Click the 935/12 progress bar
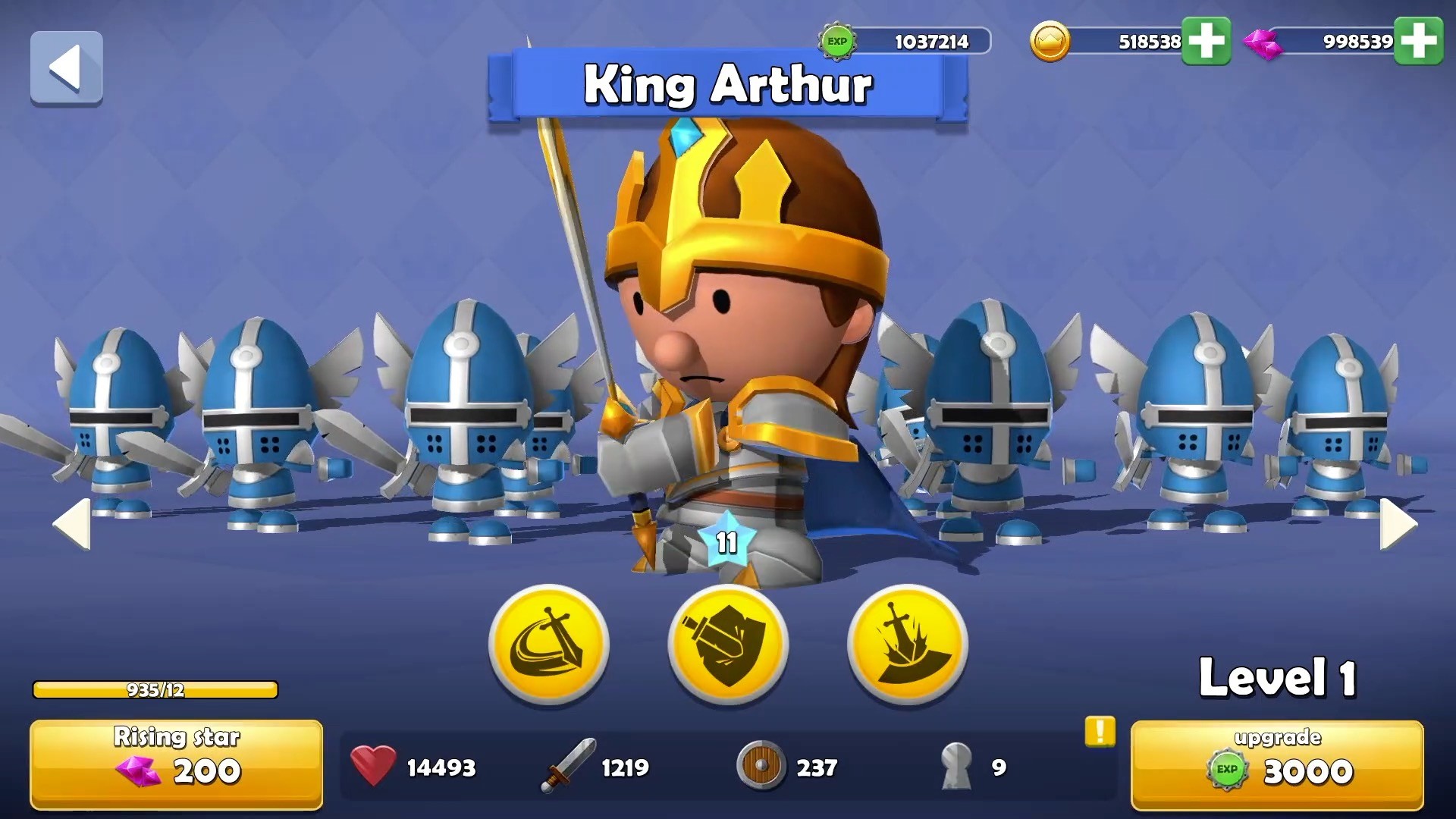Viewport: 1456px width, 819px height. [155, 690]
